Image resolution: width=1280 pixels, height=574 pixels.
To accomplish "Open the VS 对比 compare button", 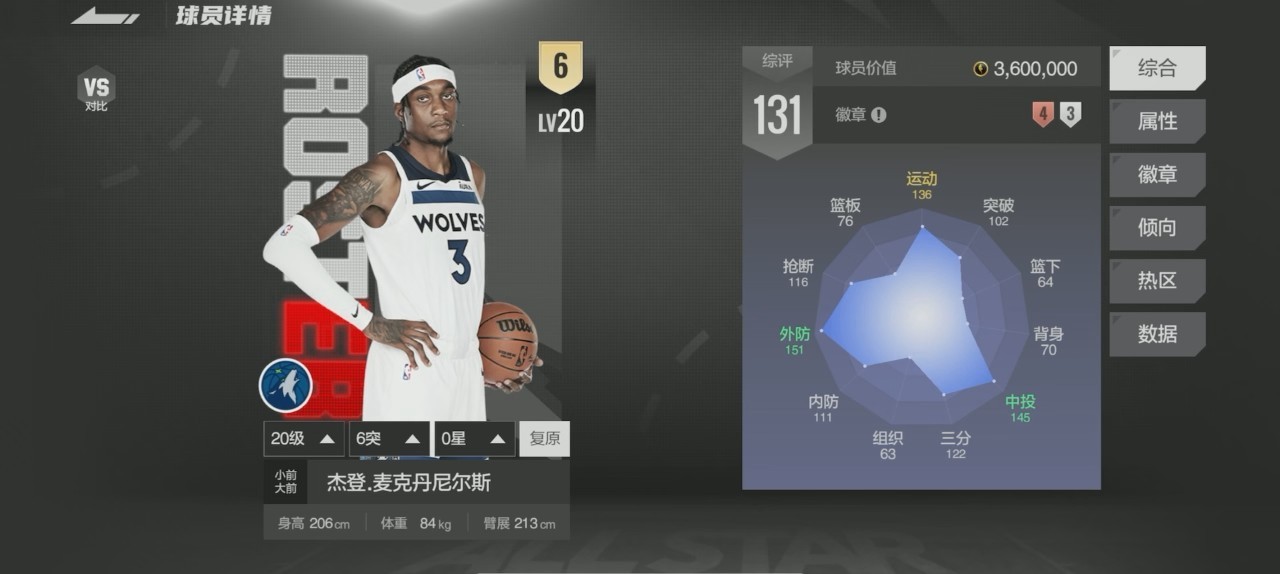I will click(96, 89).
